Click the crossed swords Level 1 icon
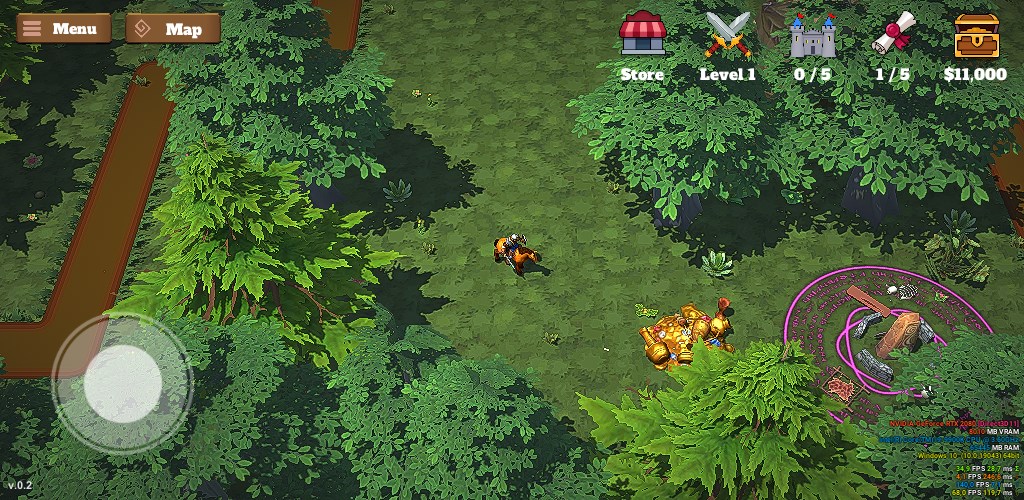The image size is (1024, 500). (x=728, y=35)
